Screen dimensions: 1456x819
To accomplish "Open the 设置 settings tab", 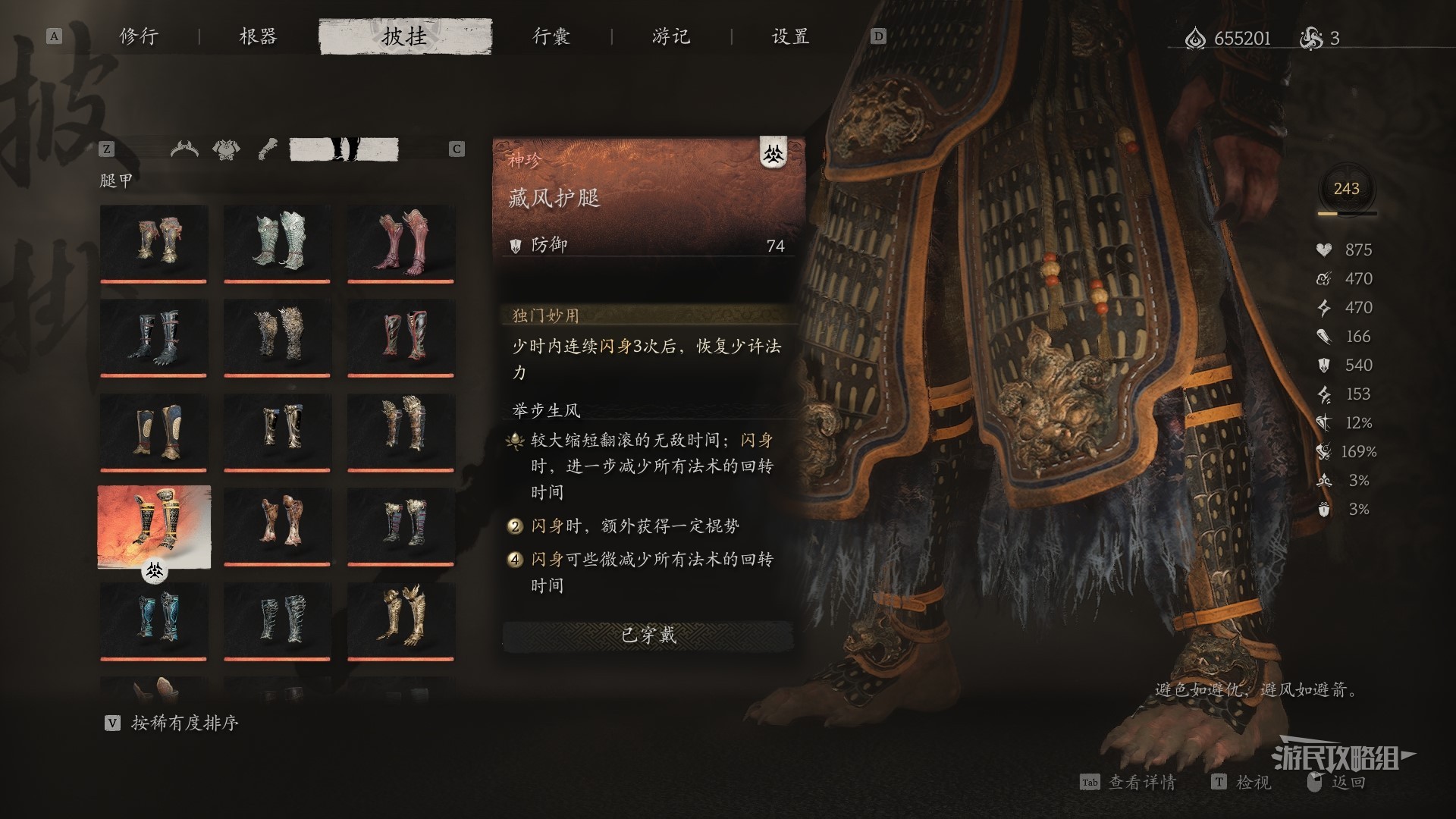I will click(x=790, y=36).
